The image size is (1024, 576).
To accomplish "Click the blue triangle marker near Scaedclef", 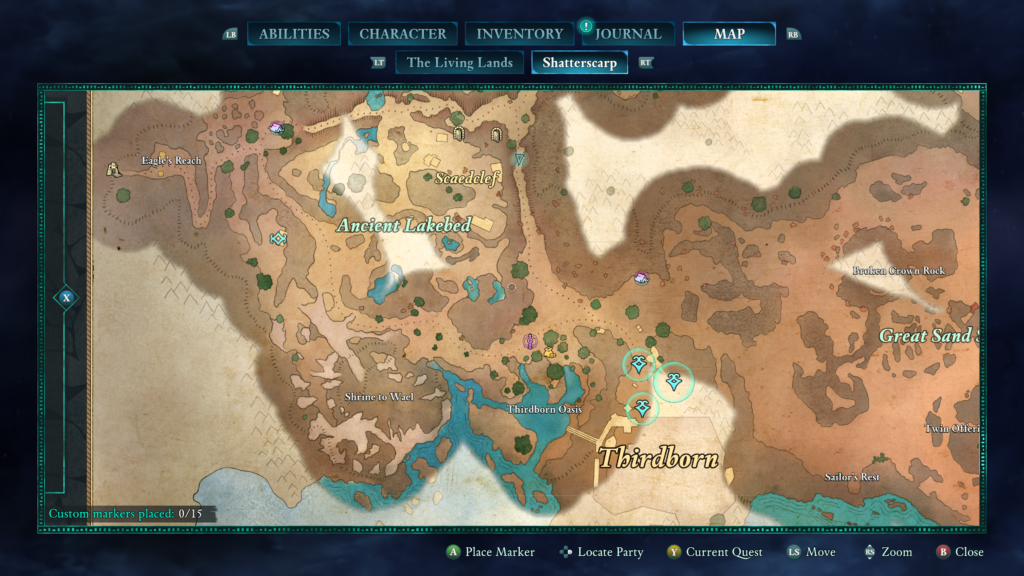I will pyautogui.click(x=519, y=159).
